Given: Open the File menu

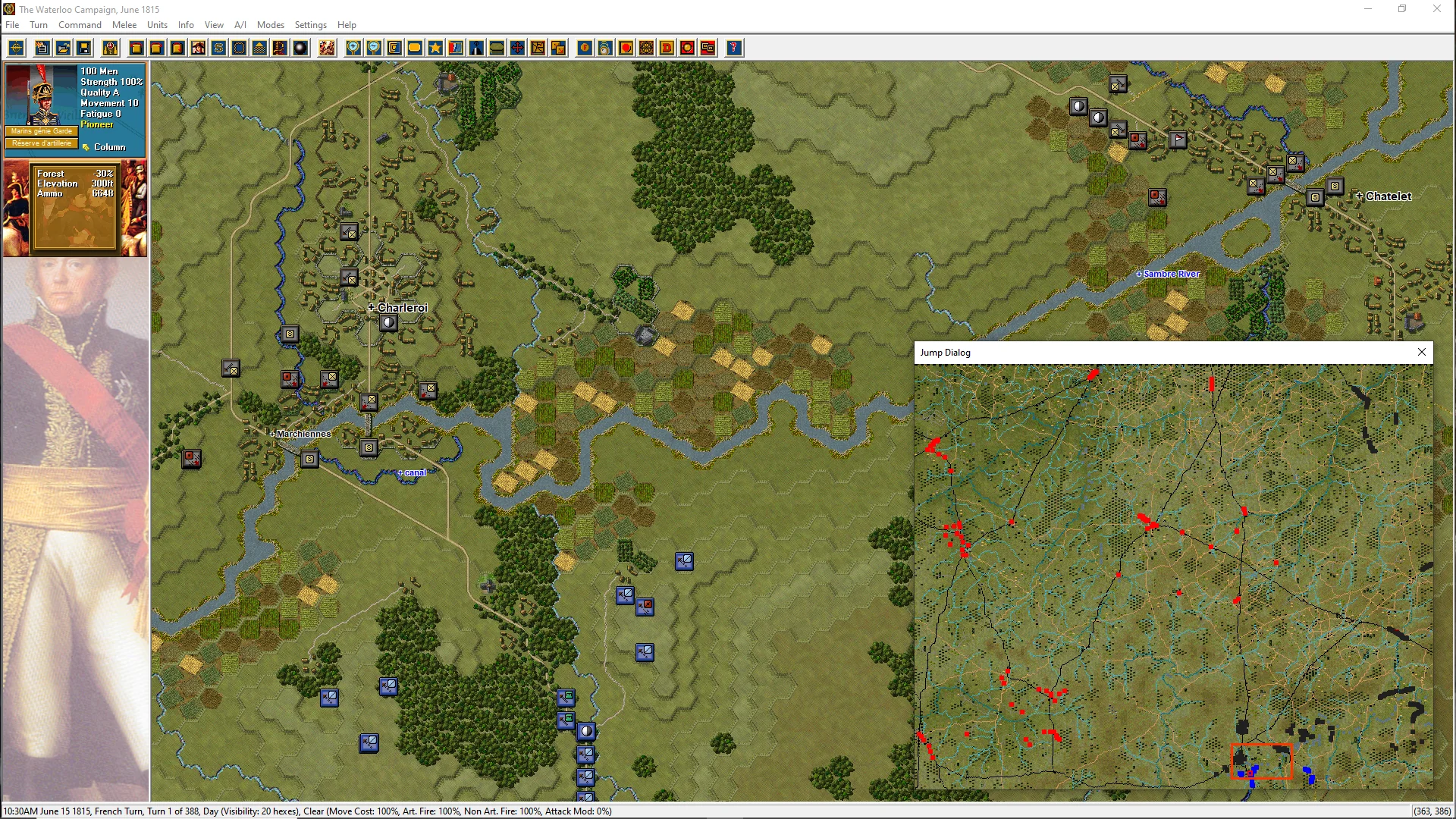Looking at the screenshot, I should [x=12, y=25].
